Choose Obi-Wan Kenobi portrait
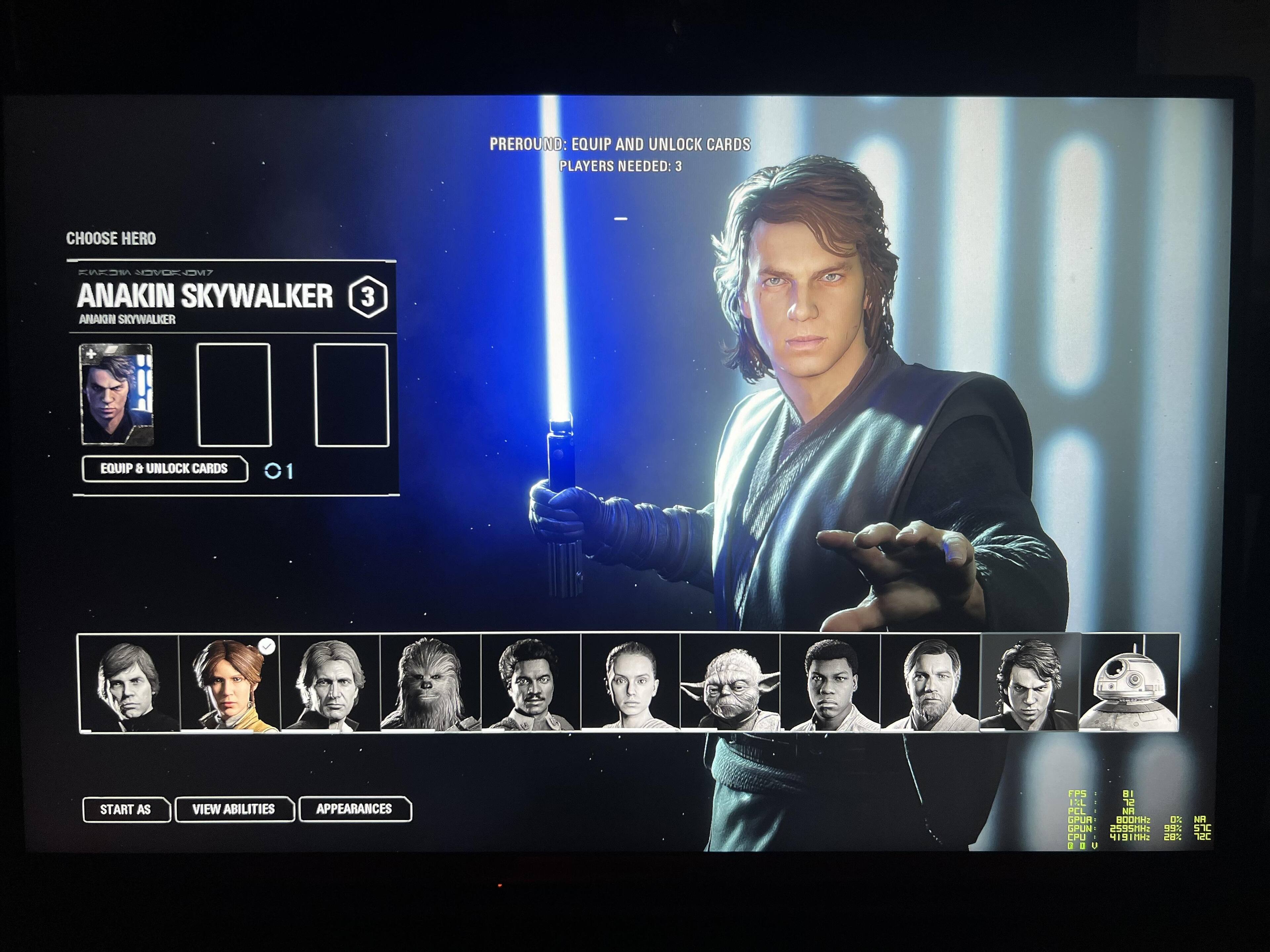 (x=930, y=683)
